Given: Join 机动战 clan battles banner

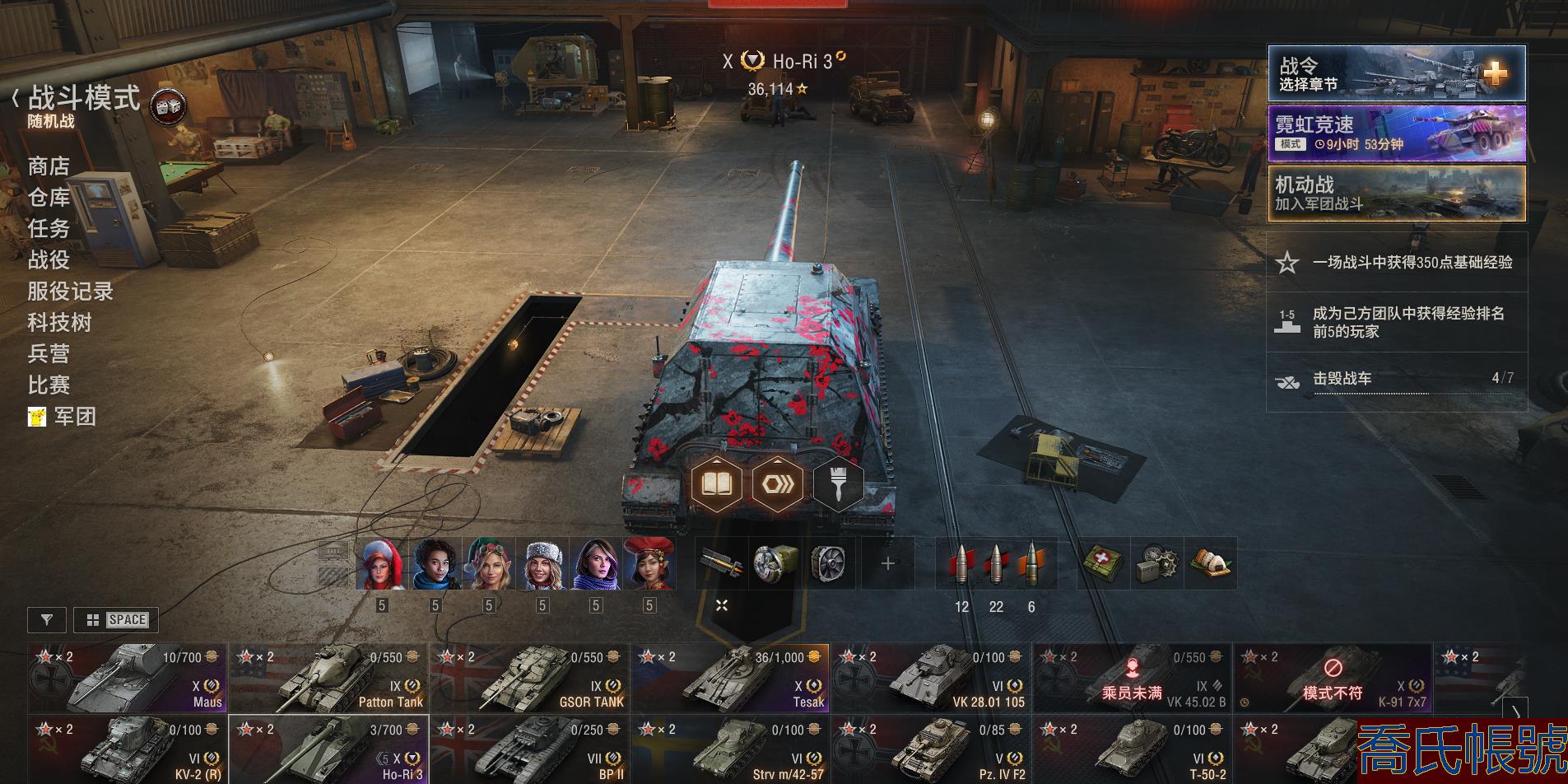Looking at the screenshot, I should click(1396, 194).
